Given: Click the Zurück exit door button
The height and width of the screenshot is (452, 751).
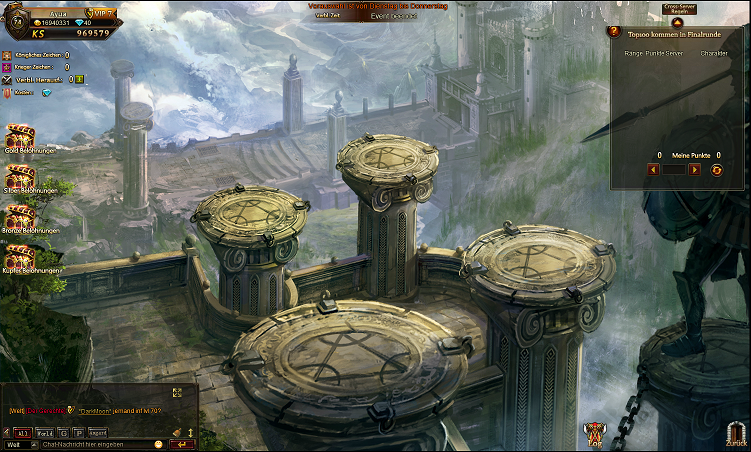Looking at the screenshot, I should [735, 433].
